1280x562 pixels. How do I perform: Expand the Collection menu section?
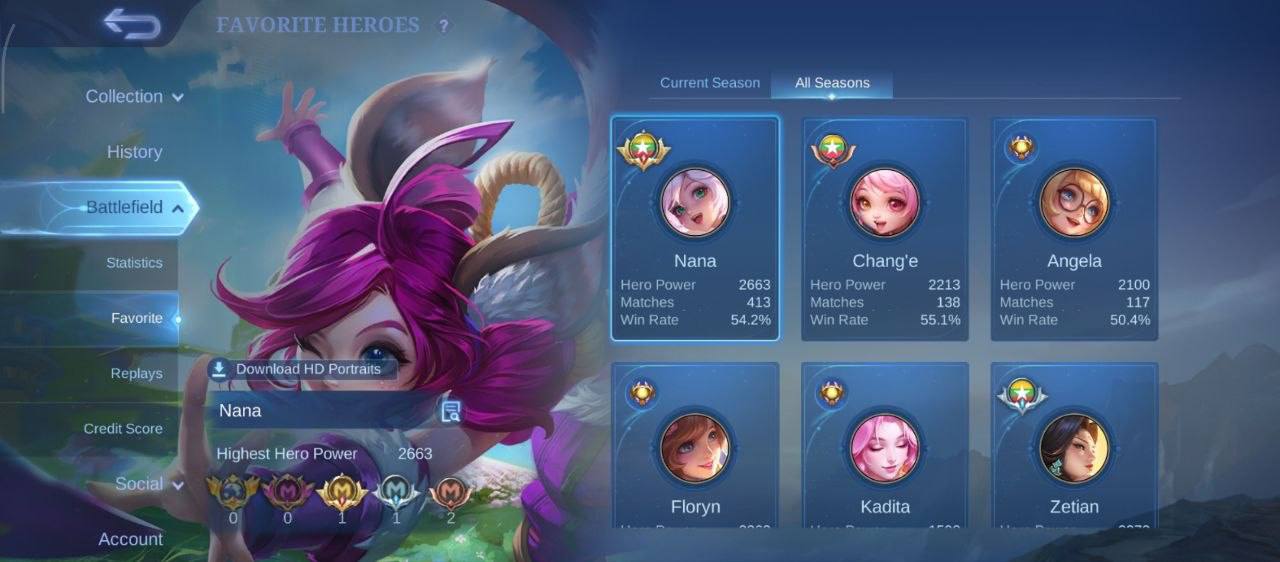coord(134,97)
